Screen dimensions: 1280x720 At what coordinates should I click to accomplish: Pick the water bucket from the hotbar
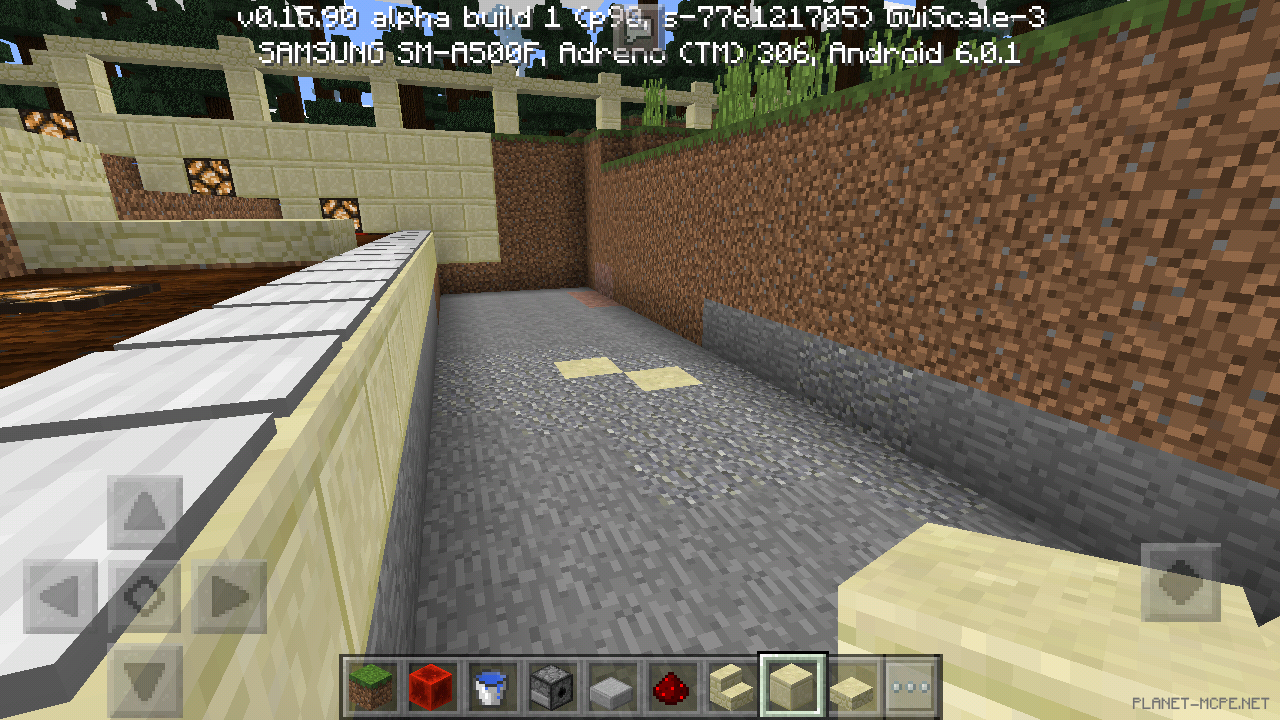pyautogui.click(x=490, y=685)
